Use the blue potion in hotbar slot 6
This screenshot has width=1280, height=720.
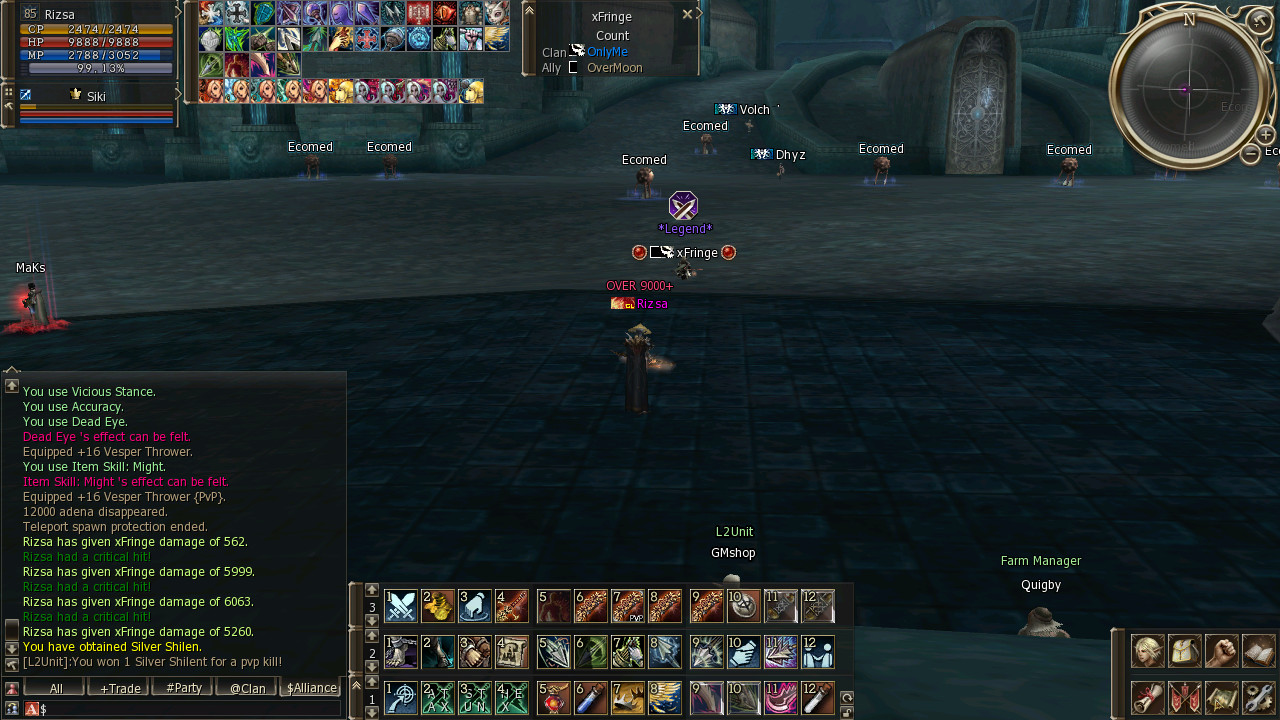pos(590,698)
